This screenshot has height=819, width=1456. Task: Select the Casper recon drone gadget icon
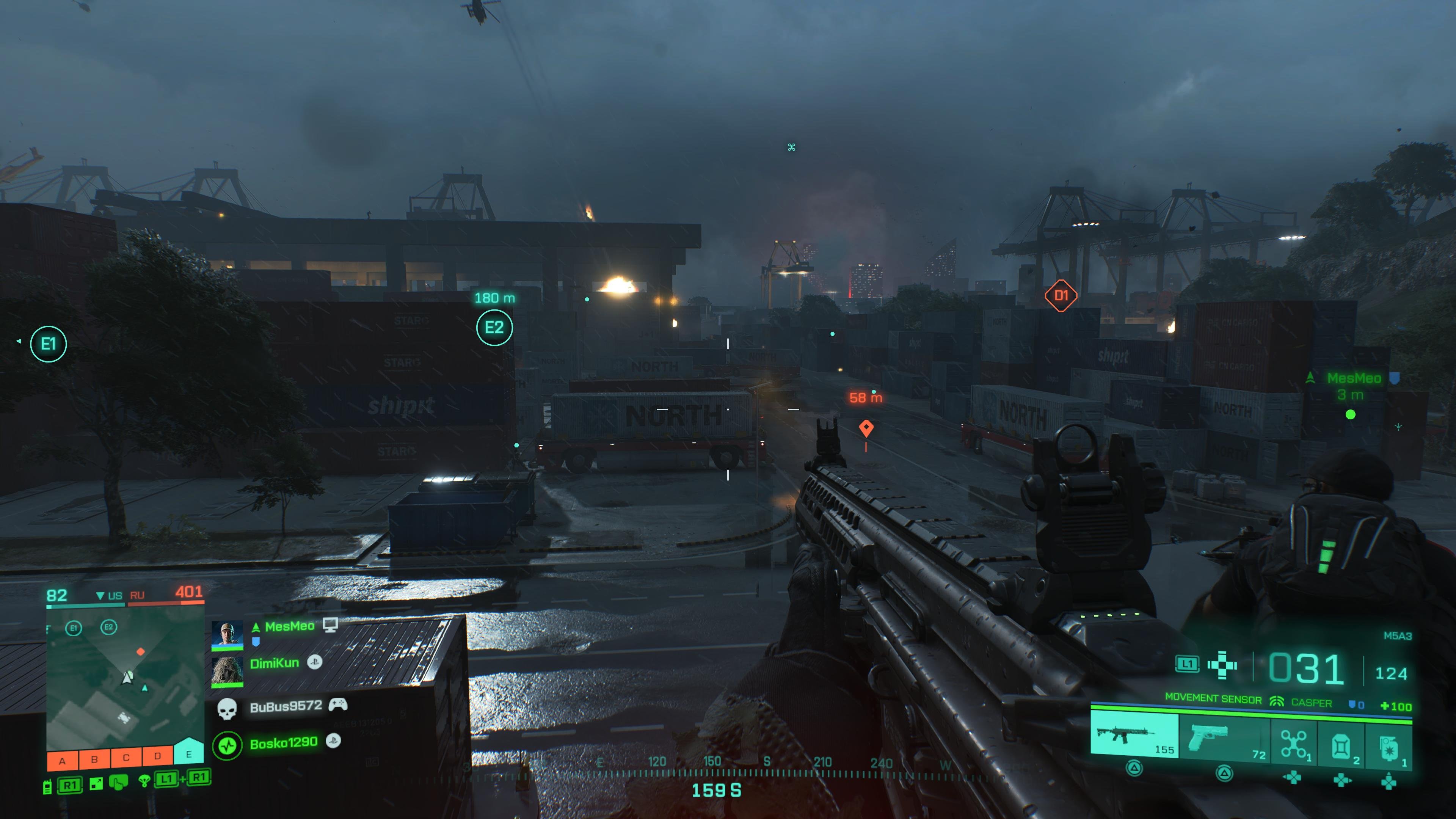(x=1294, y=743)
